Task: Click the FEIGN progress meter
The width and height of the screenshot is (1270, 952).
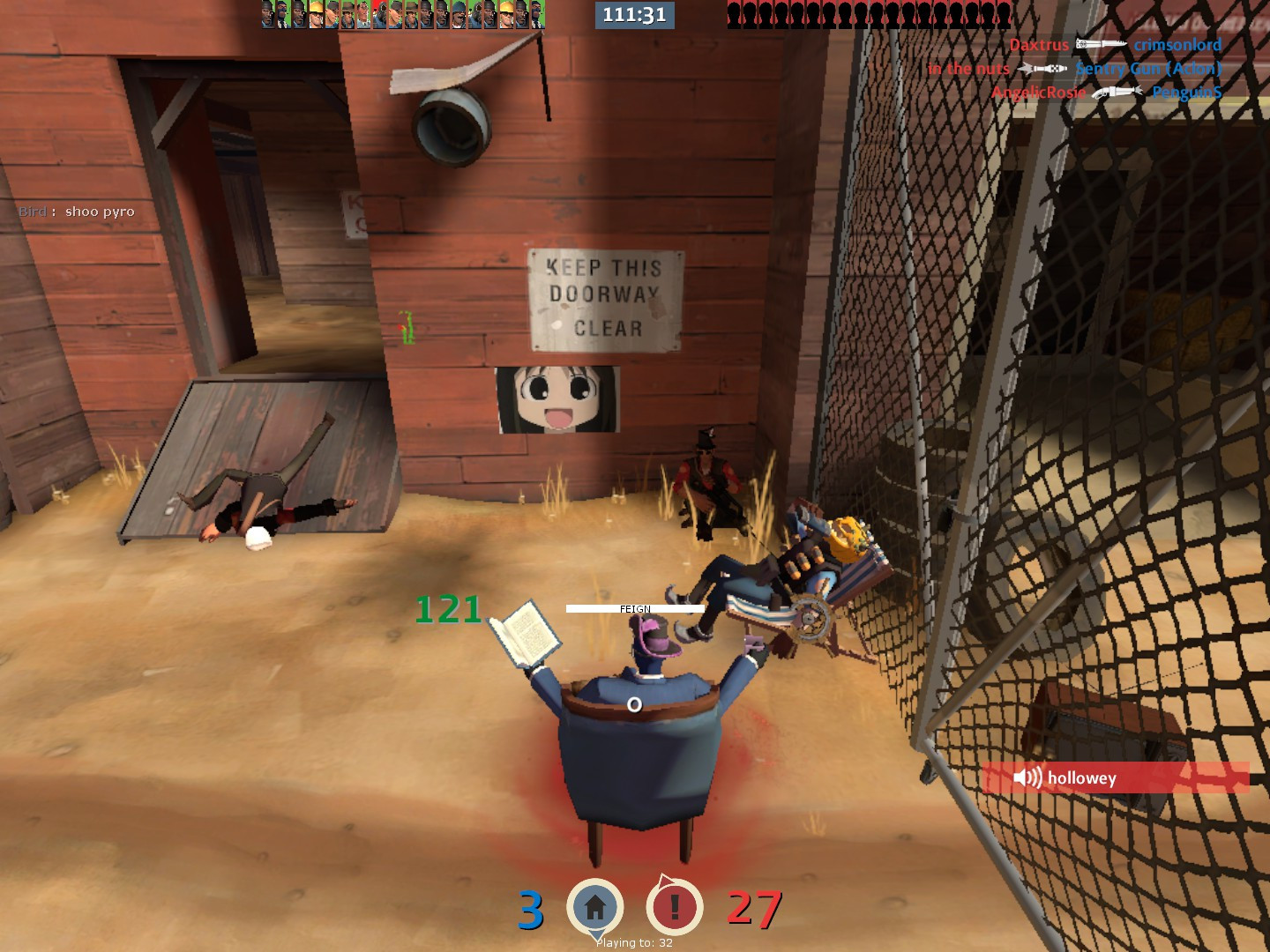Action: (634, 608)
